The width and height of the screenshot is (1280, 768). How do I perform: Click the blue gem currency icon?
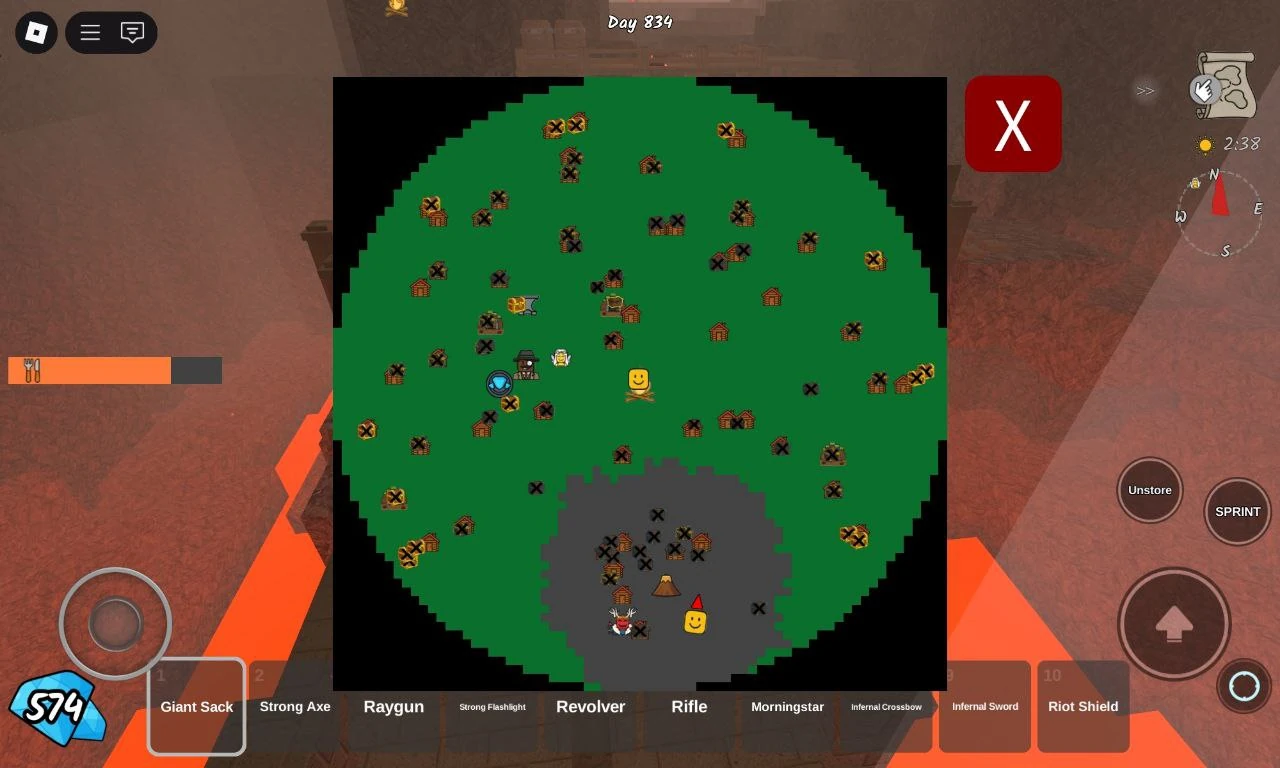click(x=57, y=710)
